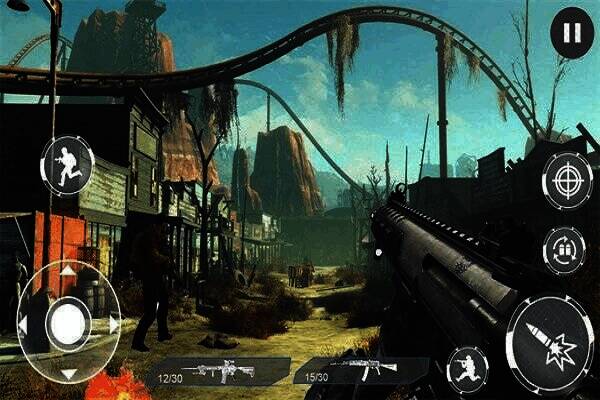Screen dimensions: 600x400
Task: Tap the crouching soldier stance button
Action: 467,368
